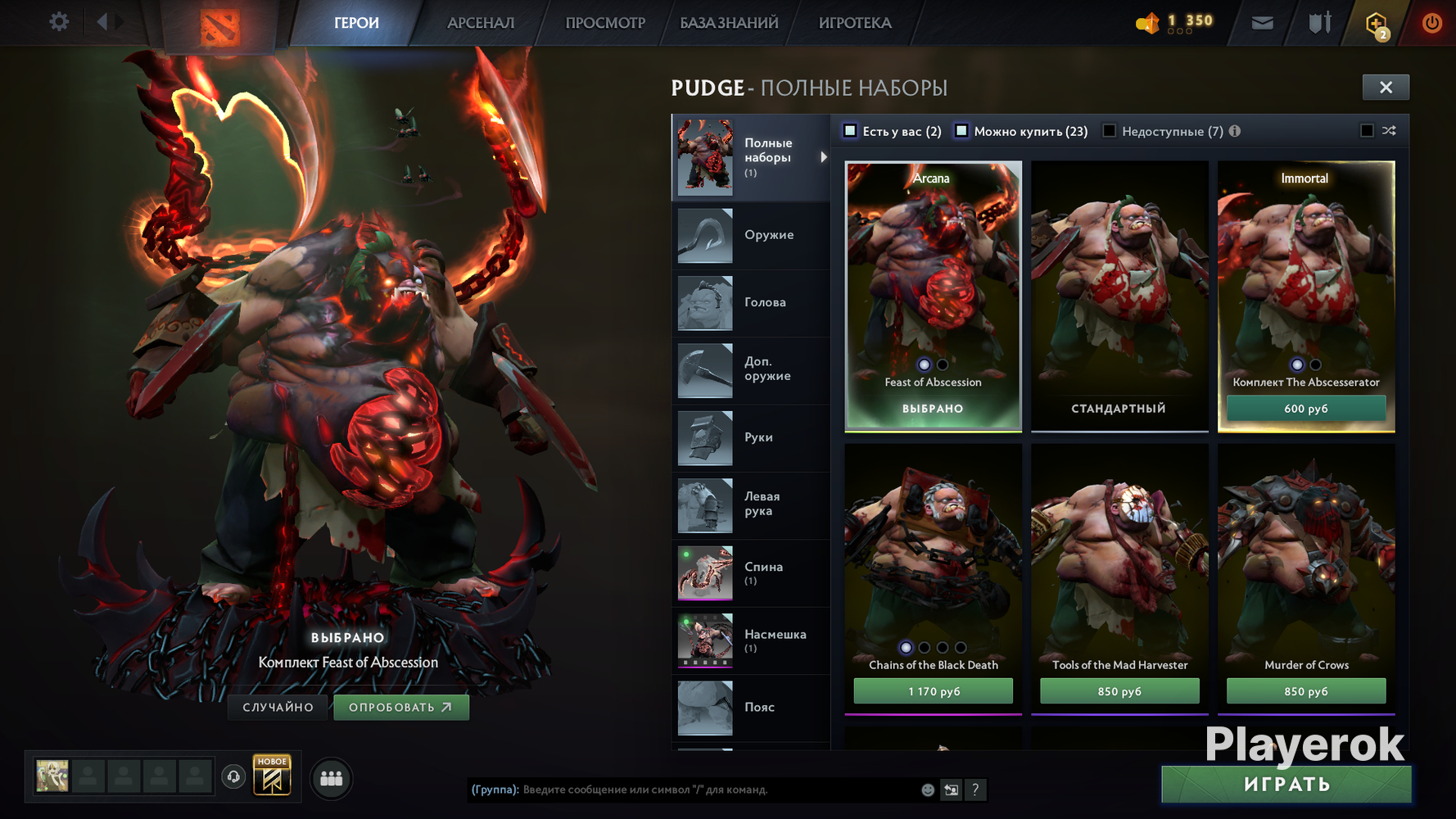Purchase Chains of the Black Death
The image size is (1456, 819).
(933, 691)
